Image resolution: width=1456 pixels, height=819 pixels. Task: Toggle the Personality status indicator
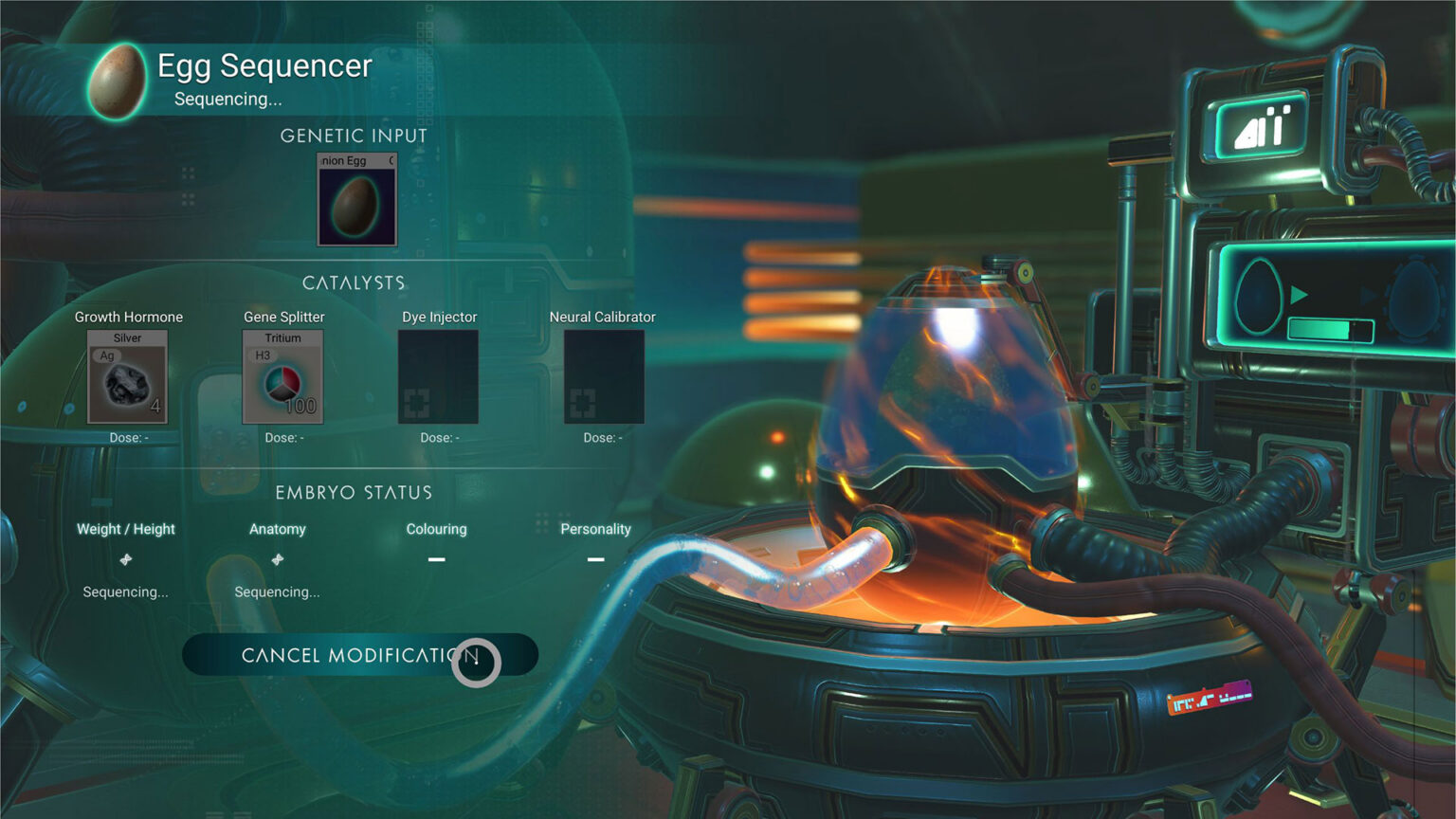(x=595, y=559)
